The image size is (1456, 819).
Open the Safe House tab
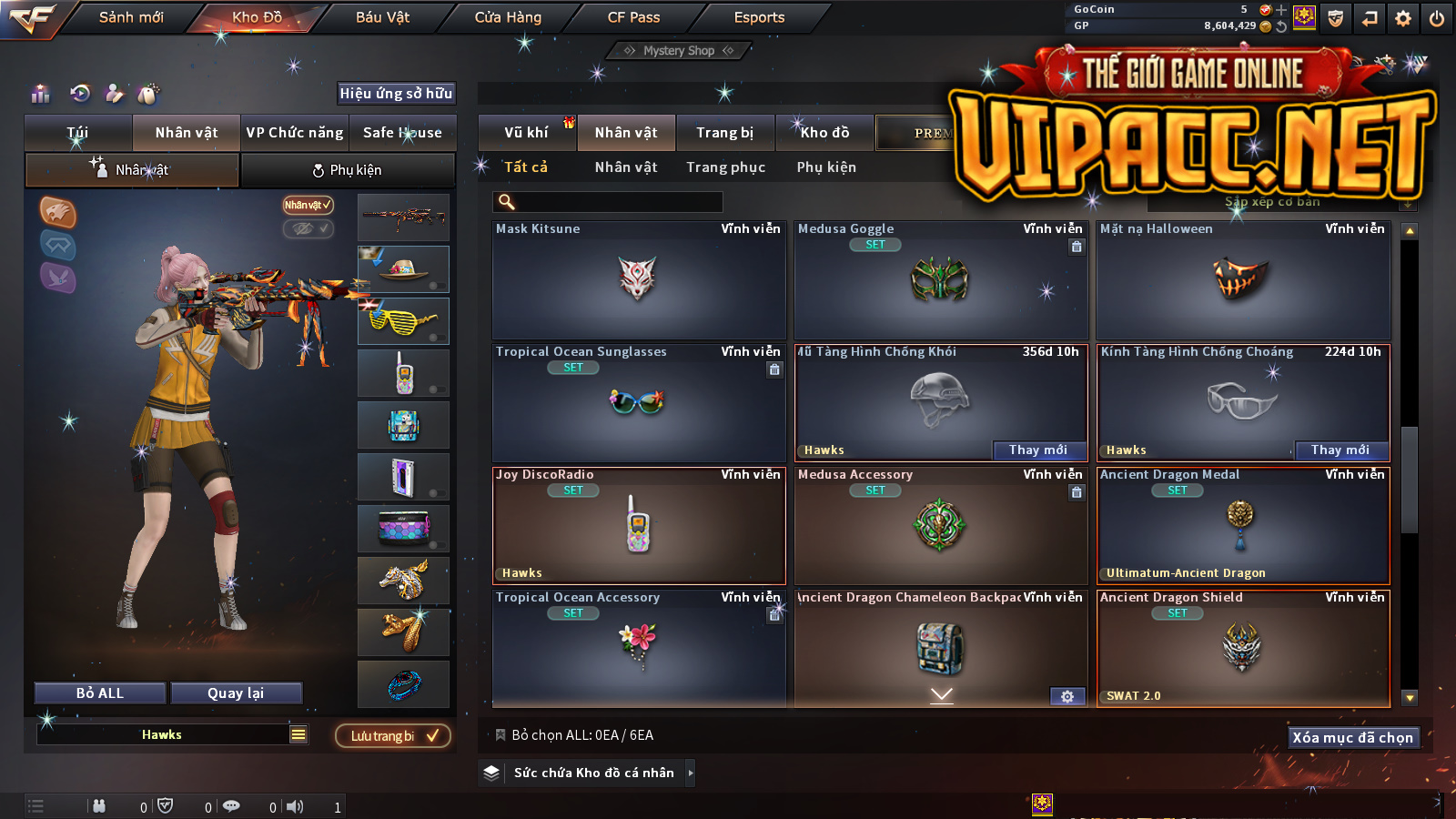(402, 133)
